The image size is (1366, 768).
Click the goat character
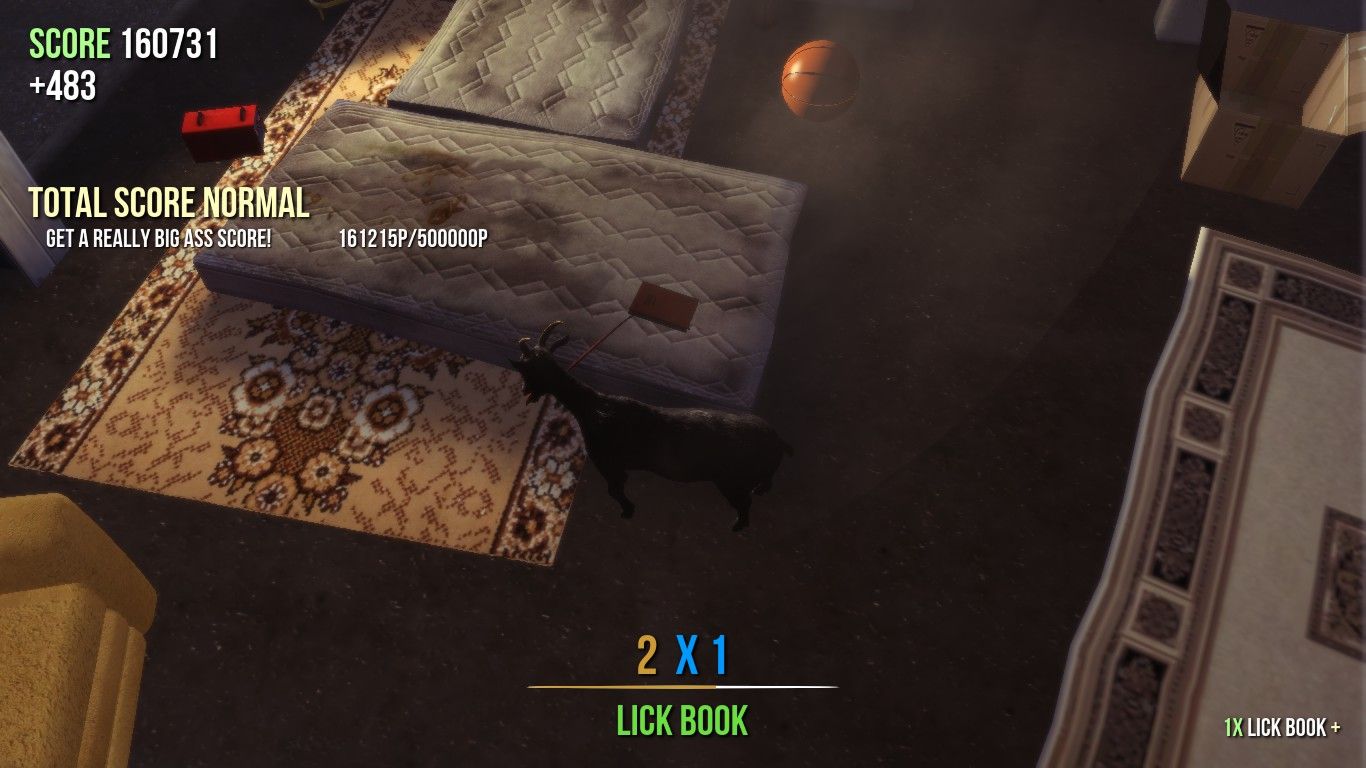point(660,440)
